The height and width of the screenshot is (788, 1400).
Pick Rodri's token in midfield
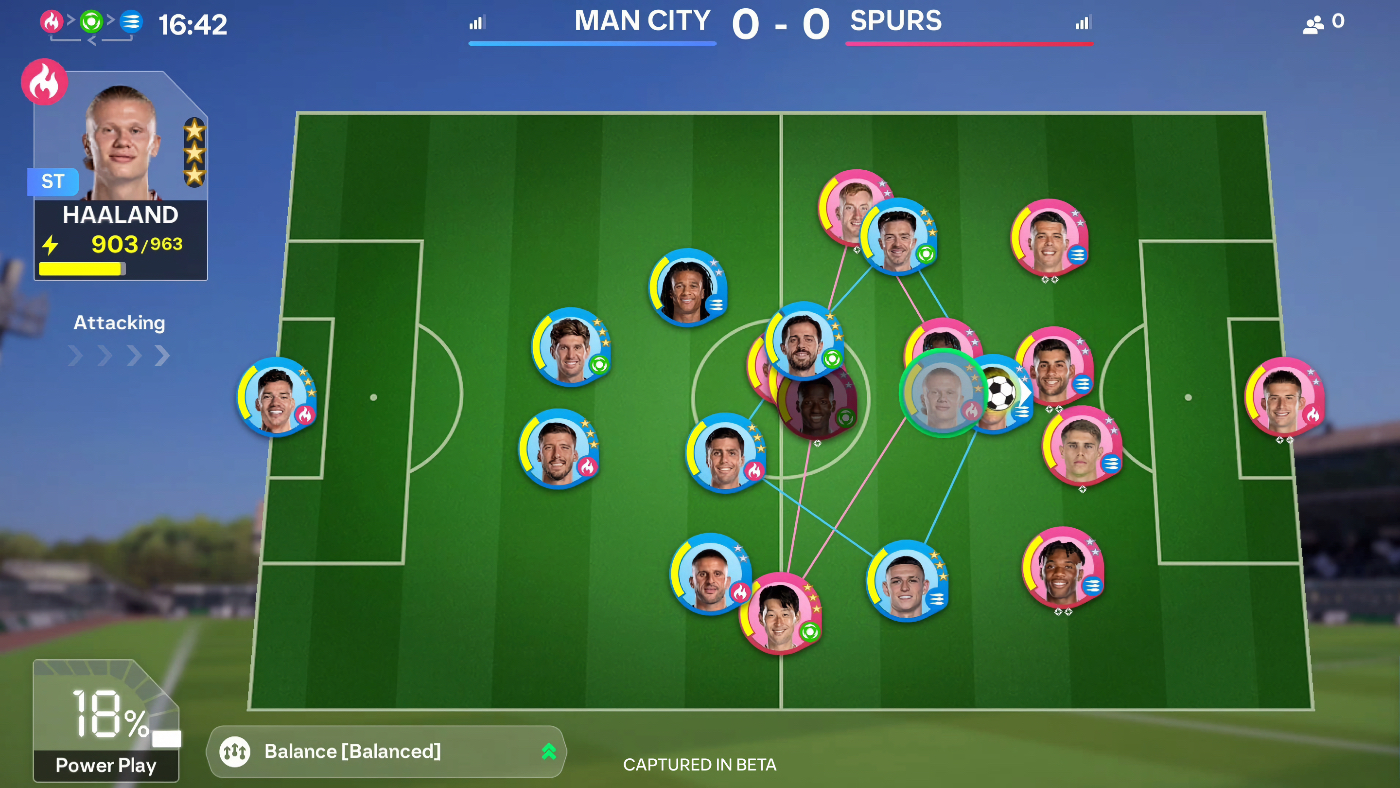point(724,452)
